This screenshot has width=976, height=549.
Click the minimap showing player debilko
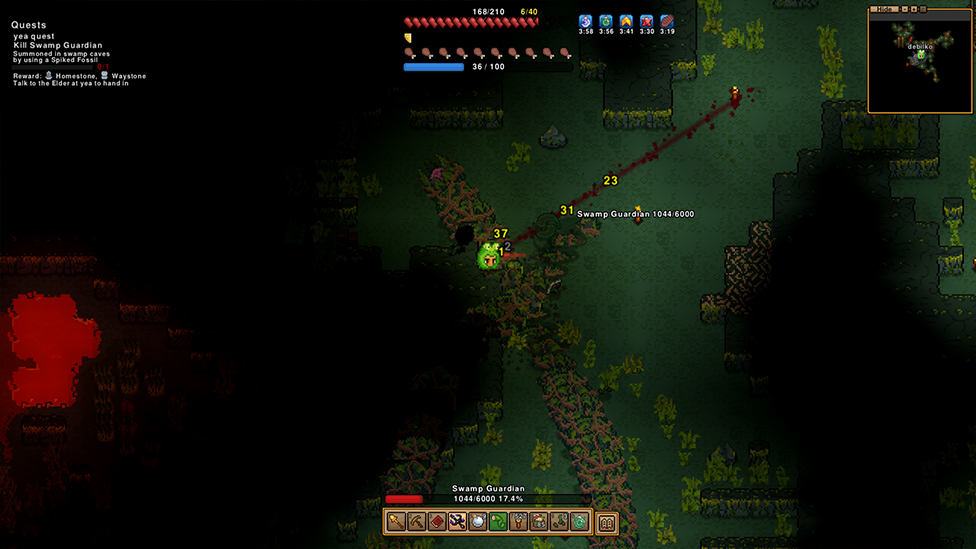click(x=920, y=62)
